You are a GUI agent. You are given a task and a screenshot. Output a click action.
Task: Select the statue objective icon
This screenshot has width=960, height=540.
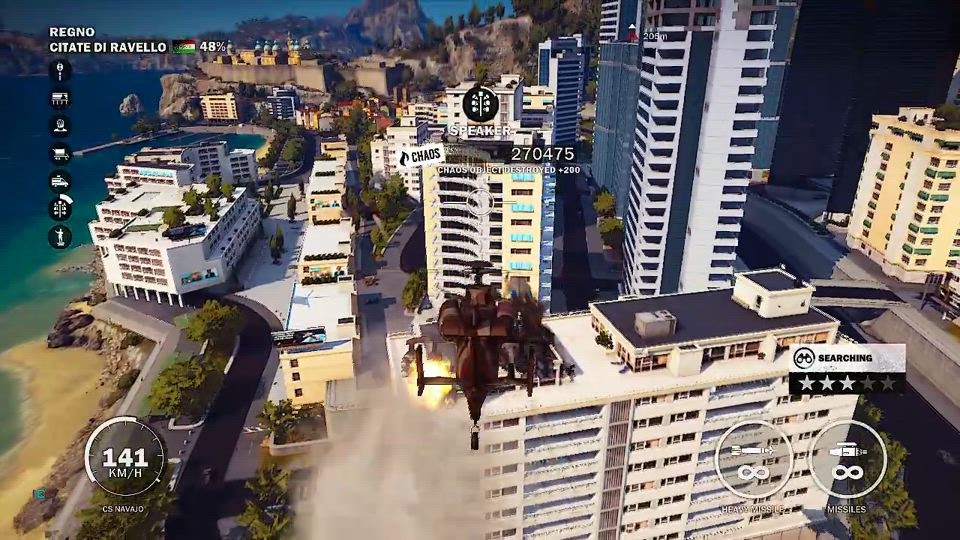[x=60, y=237]
